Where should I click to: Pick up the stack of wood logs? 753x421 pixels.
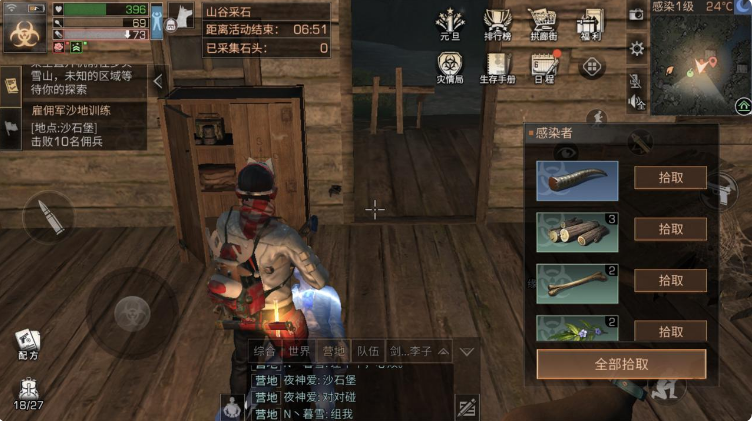pos(670,229)
